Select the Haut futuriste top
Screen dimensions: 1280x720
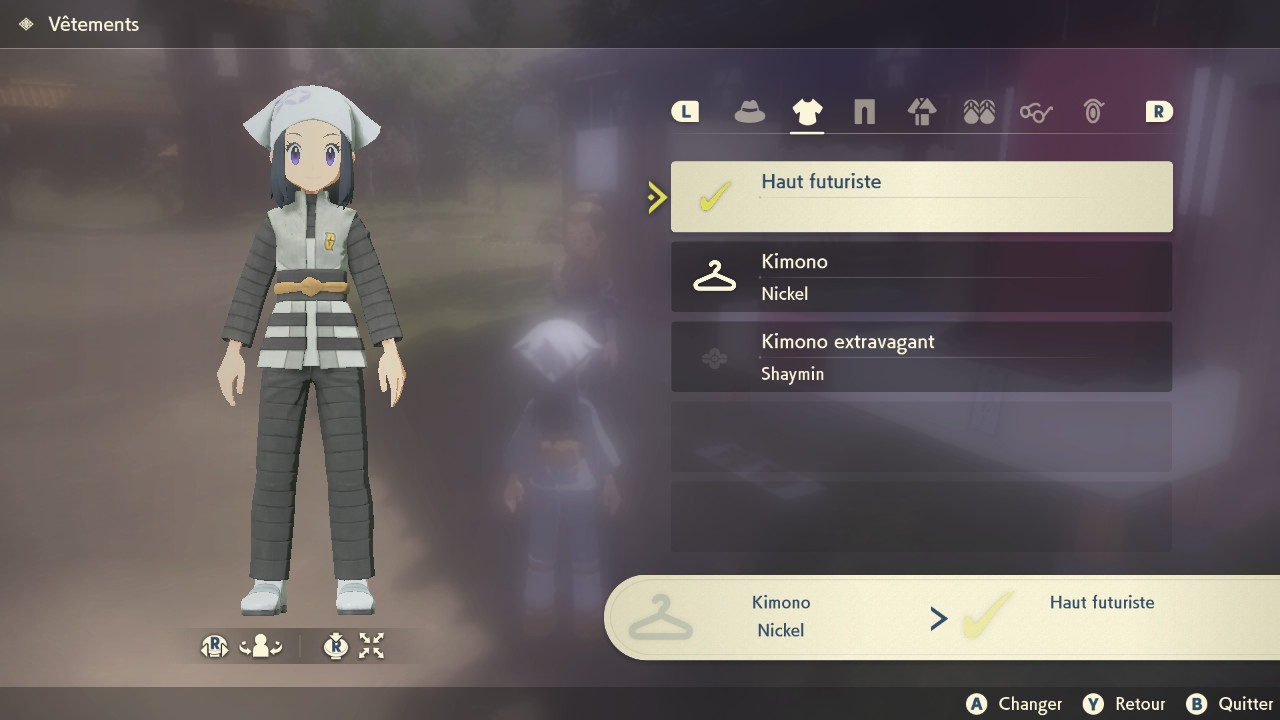tap(921, 197)
